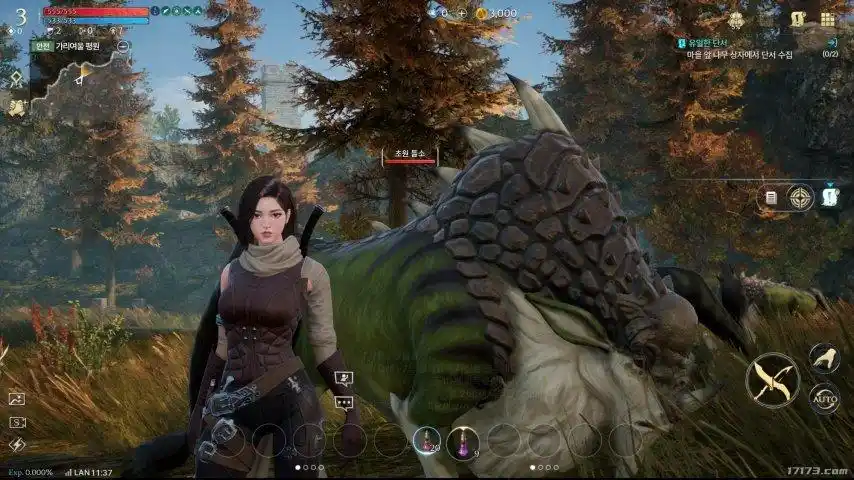Toggle the lightning bolt power-saving icon
Viewport: 854px width, 480px height.
[x=17, y=445]
